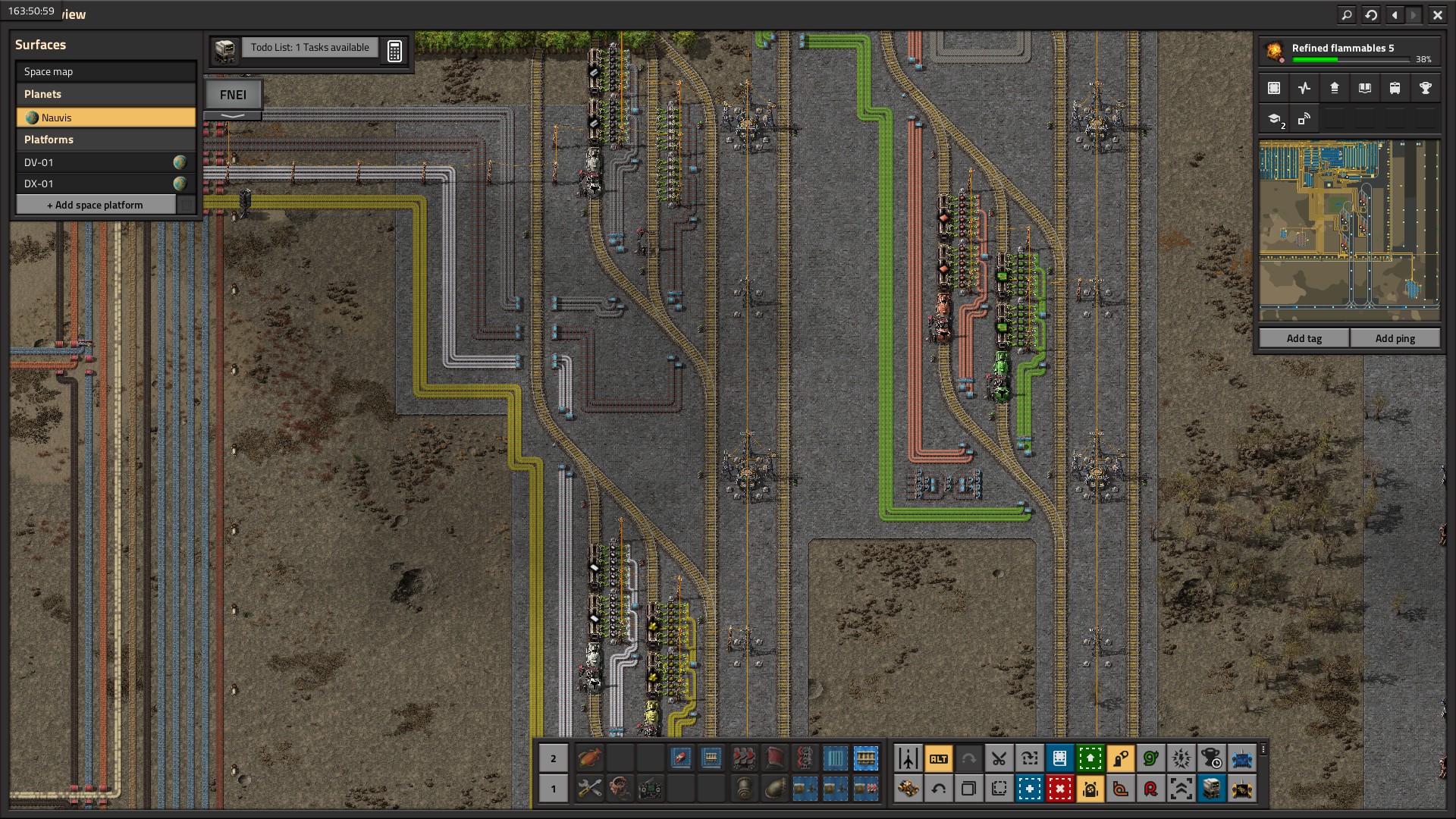Open the calculator mod button
Viewport: 1456px width, 819px height.
click(x=394, y=51)
